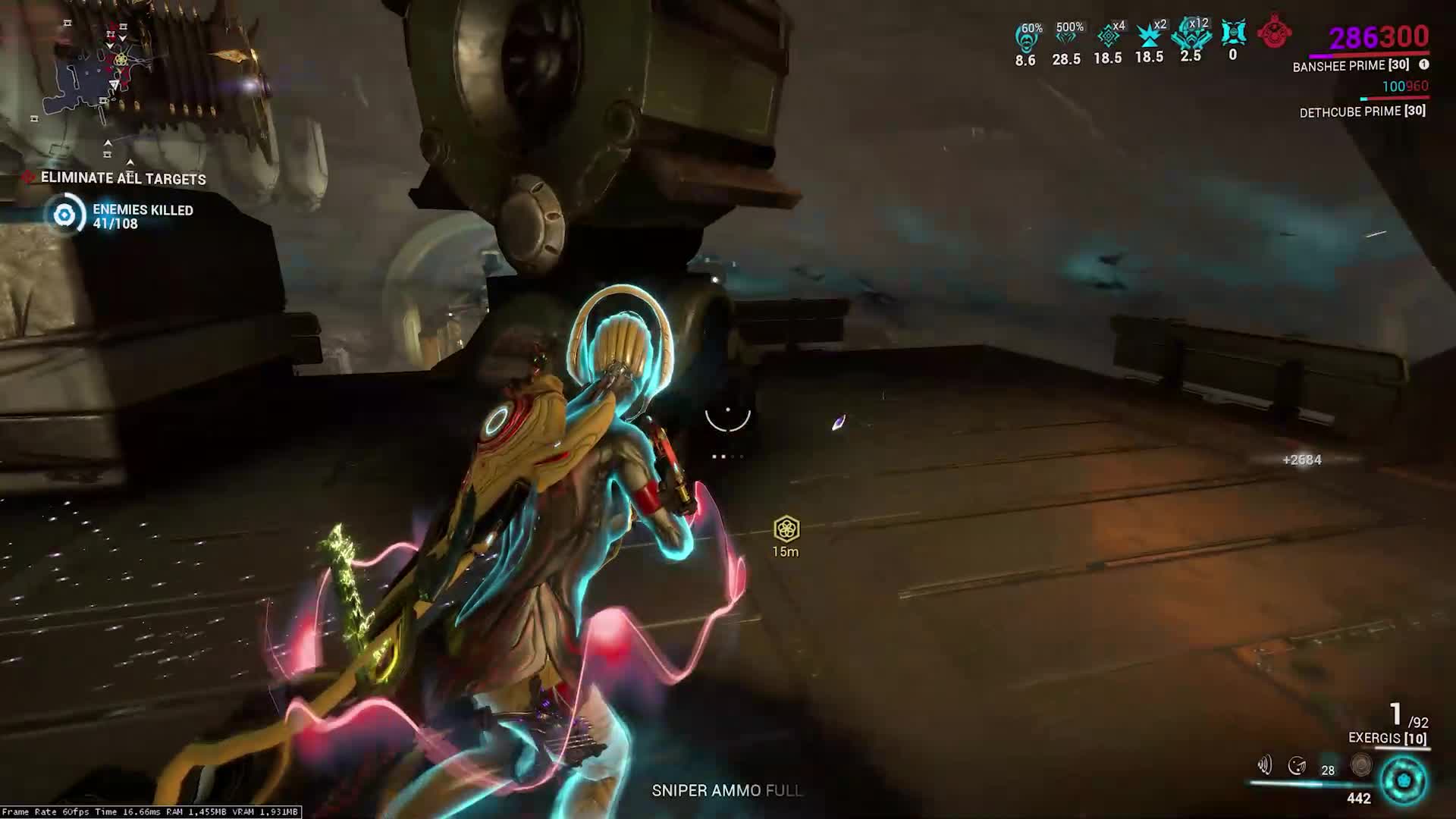
Task: Activate the greyed-out spiral ability icon
Action: (1361, 765)
